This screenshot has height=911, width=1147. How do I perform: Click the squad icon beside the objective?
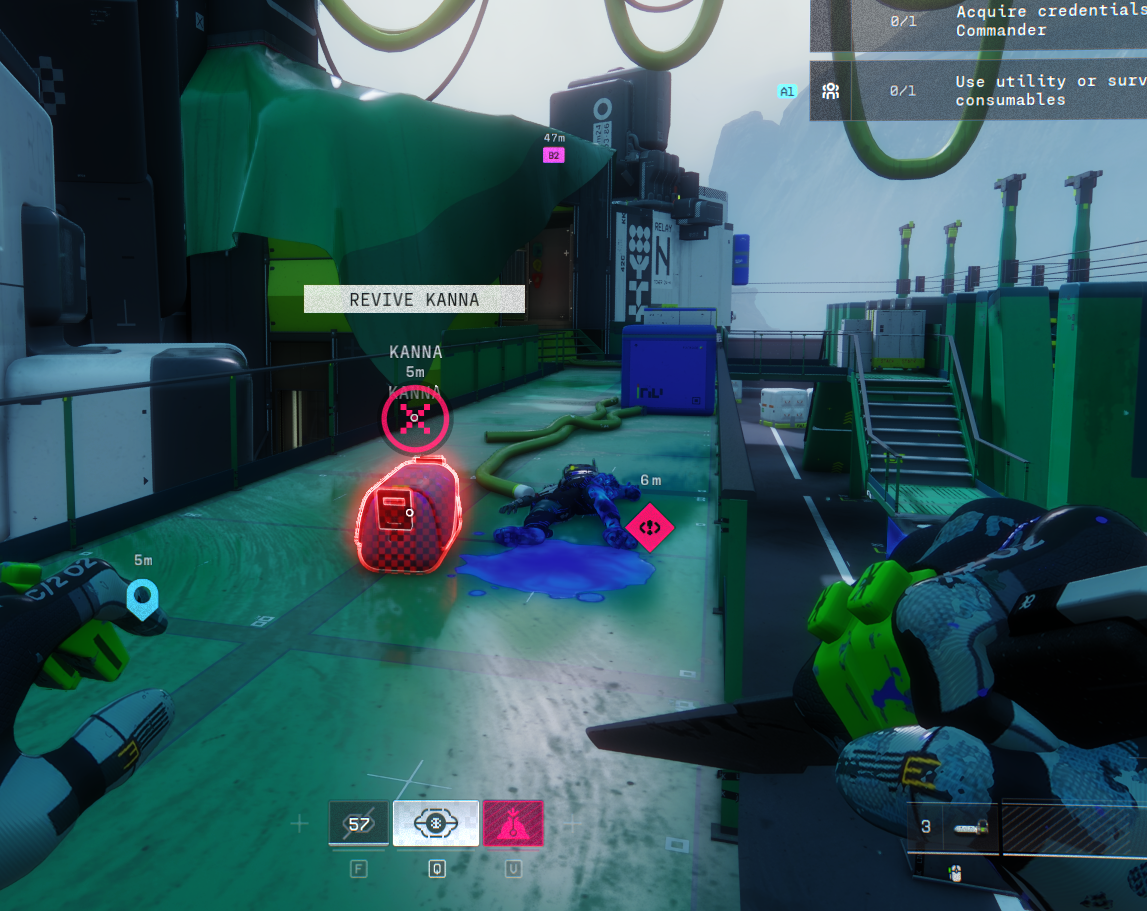click(830, 91)
